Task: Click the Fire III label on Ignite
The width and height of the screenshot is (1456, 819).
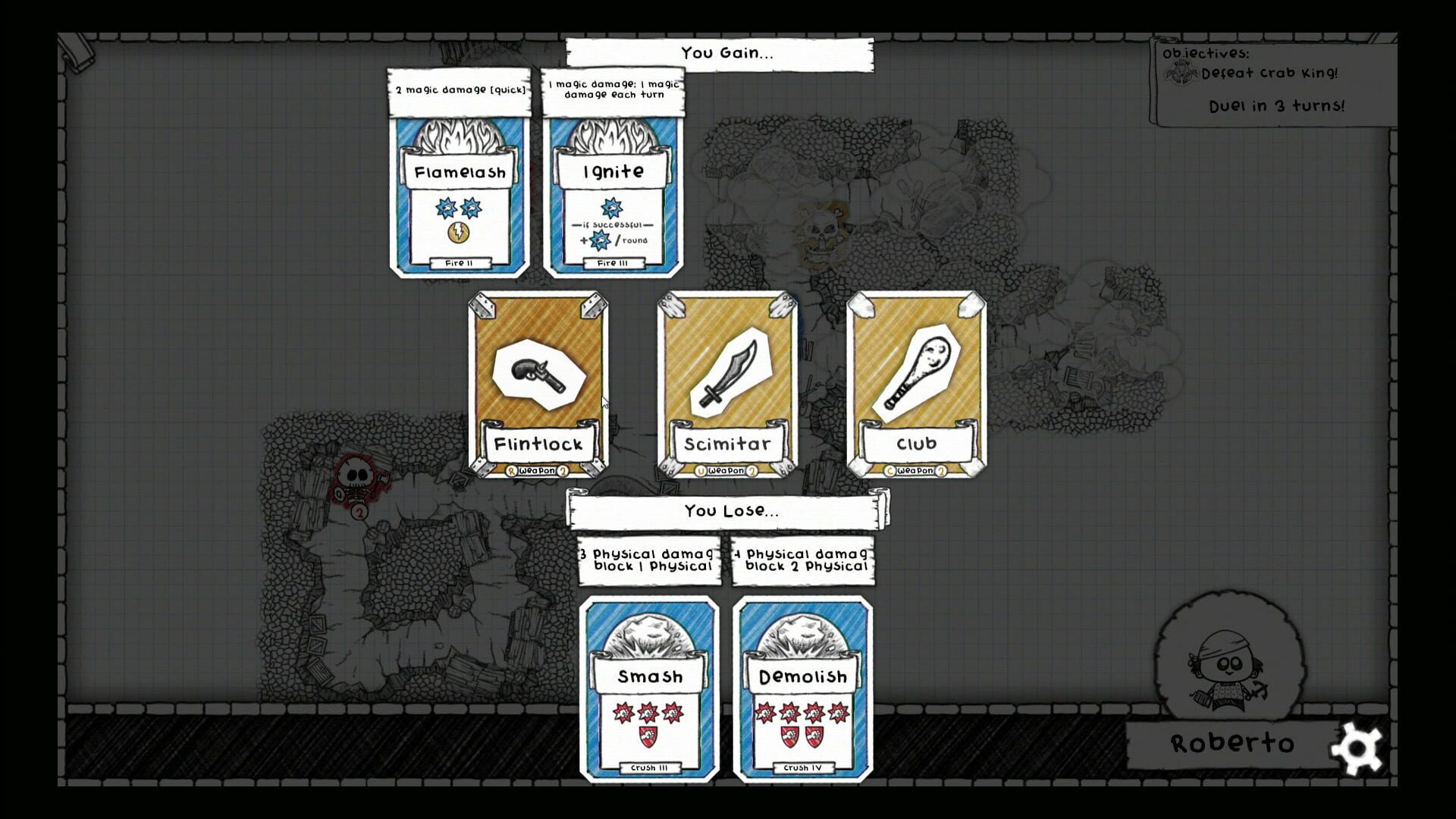Action: (611, 263)
